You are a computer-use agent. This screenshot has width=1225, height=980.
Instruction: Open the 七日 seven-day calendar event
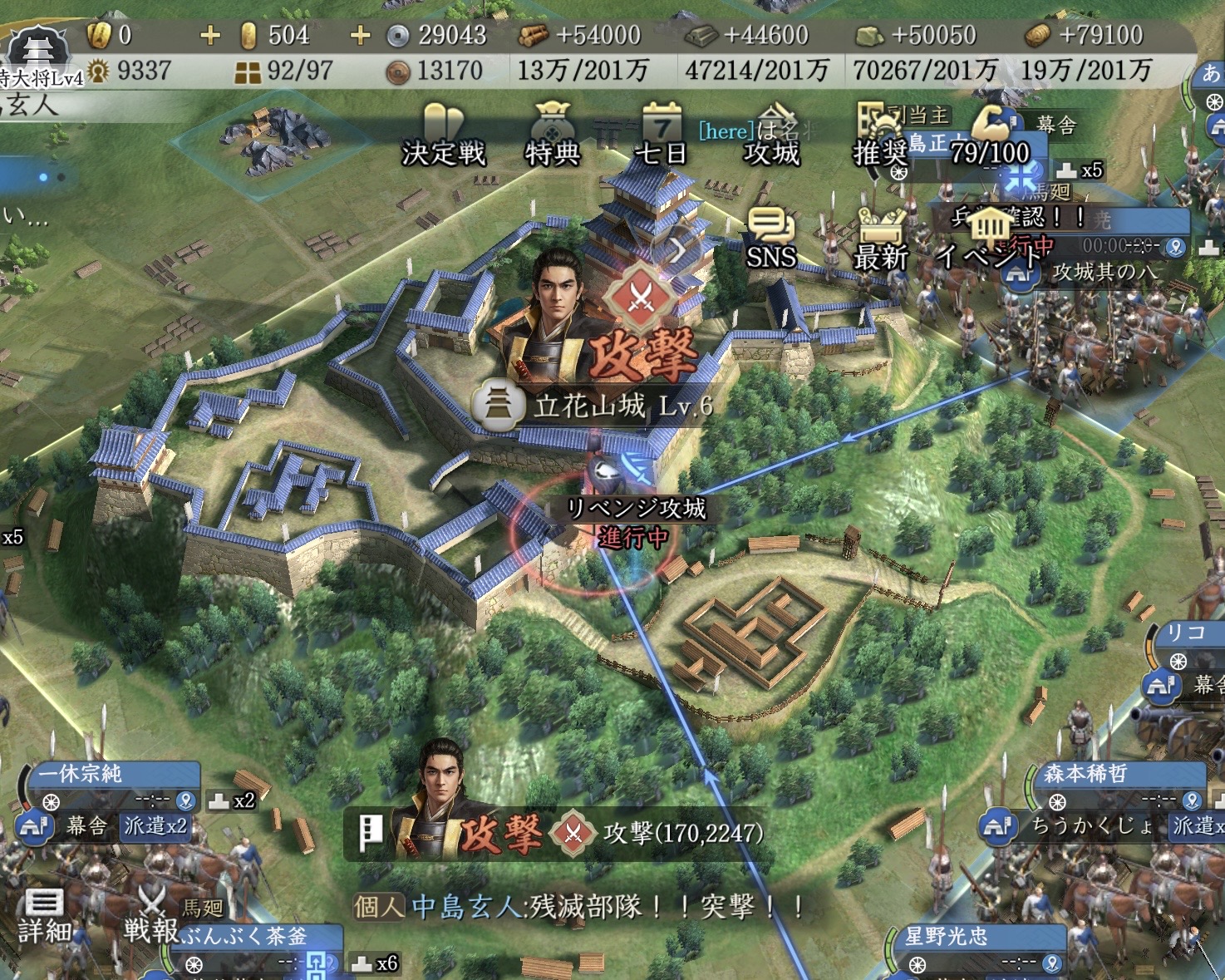(661, 135)
